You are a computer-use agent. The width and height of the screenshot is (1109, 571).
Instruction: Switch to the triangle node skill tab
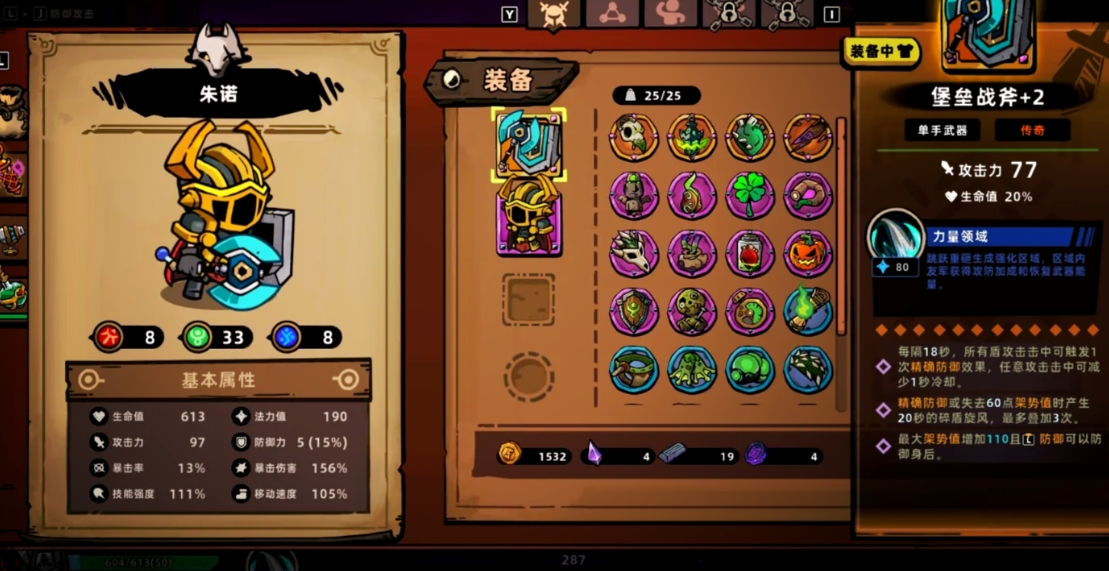click(x=611, y=14)
